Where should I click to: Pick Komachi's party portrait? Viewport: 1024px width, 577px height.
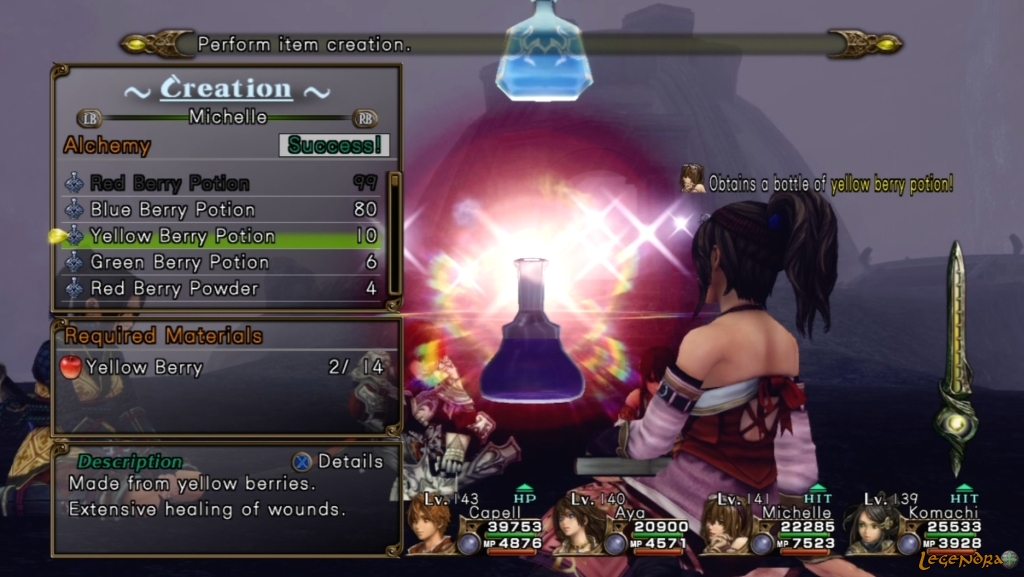coord(870,525)
